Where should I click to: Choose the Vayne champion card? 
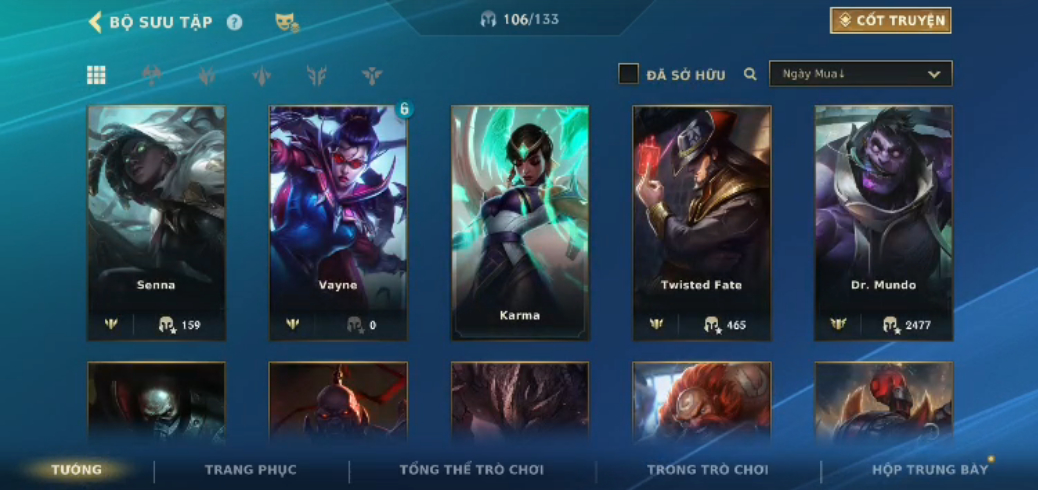pyautogui.click(x=338, y=222)
